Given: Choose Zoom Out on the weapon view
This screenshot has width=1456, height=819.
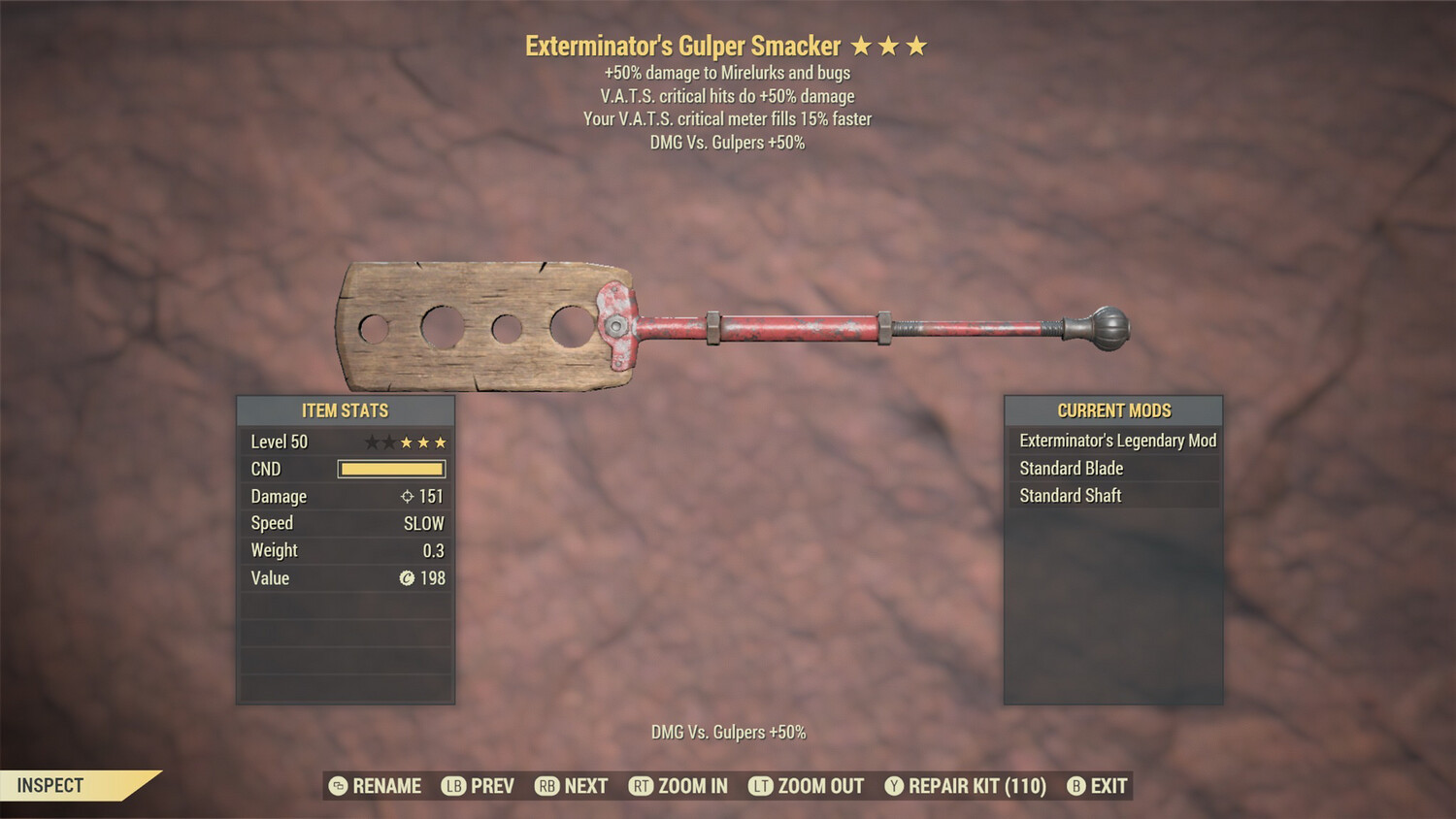Looking at the screenshot, I should click(807, 786).
